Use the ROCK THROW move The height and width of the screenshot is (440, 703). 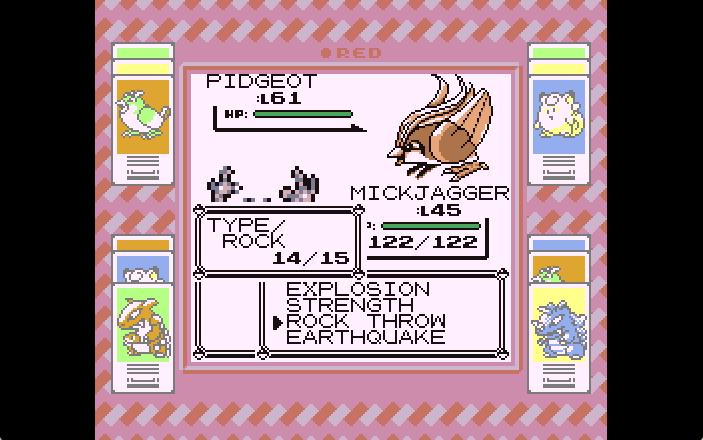click(x=365, y=321)
